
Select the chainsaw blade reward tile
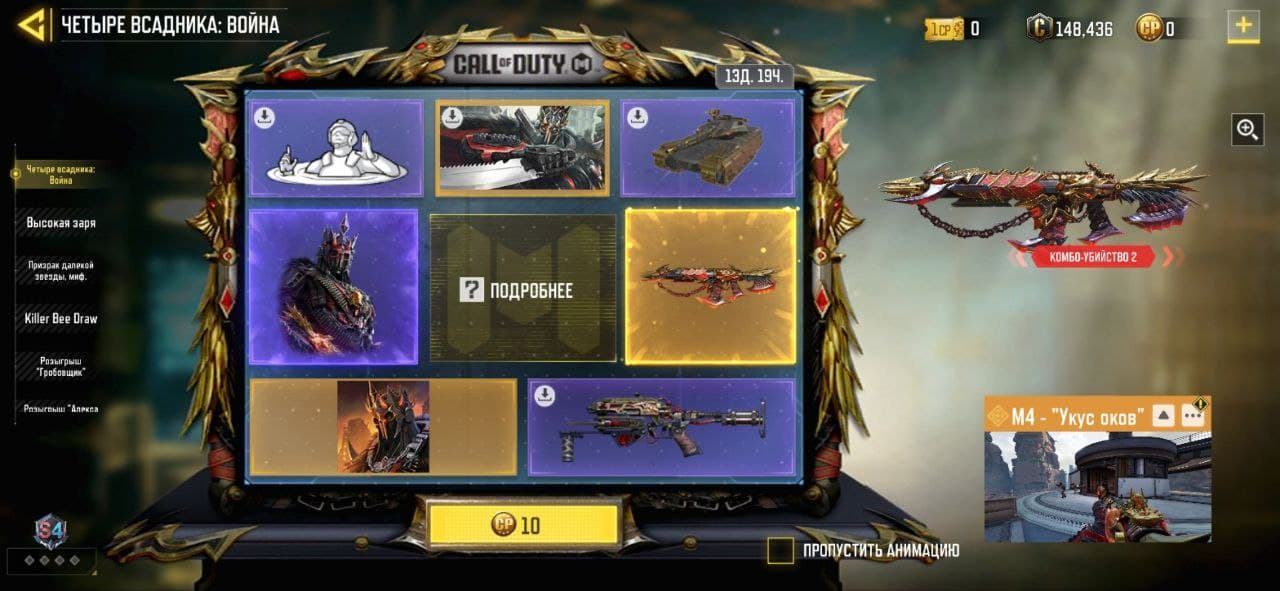coord(522,147)
